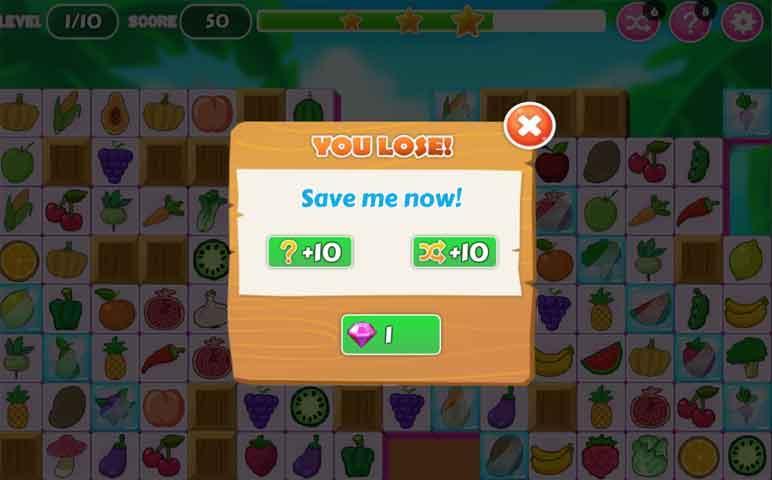Viewport: 772px width, 480px height.
Task: Close the You Lose dialog
Action: (529, 127)
